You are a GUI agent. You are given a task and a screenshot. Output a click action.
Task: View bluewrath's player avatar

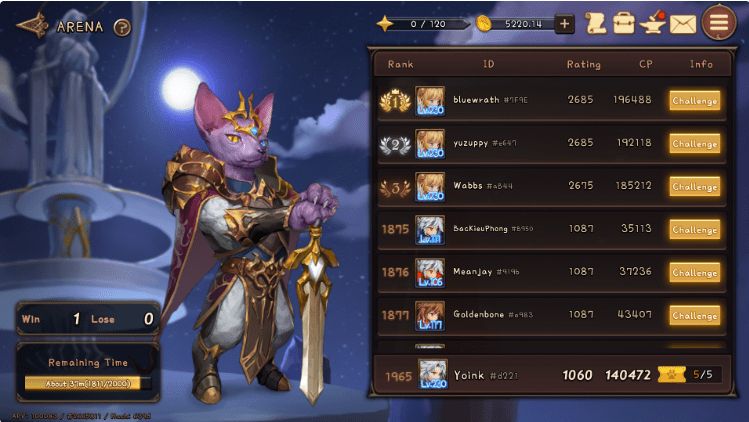(430, 100)
